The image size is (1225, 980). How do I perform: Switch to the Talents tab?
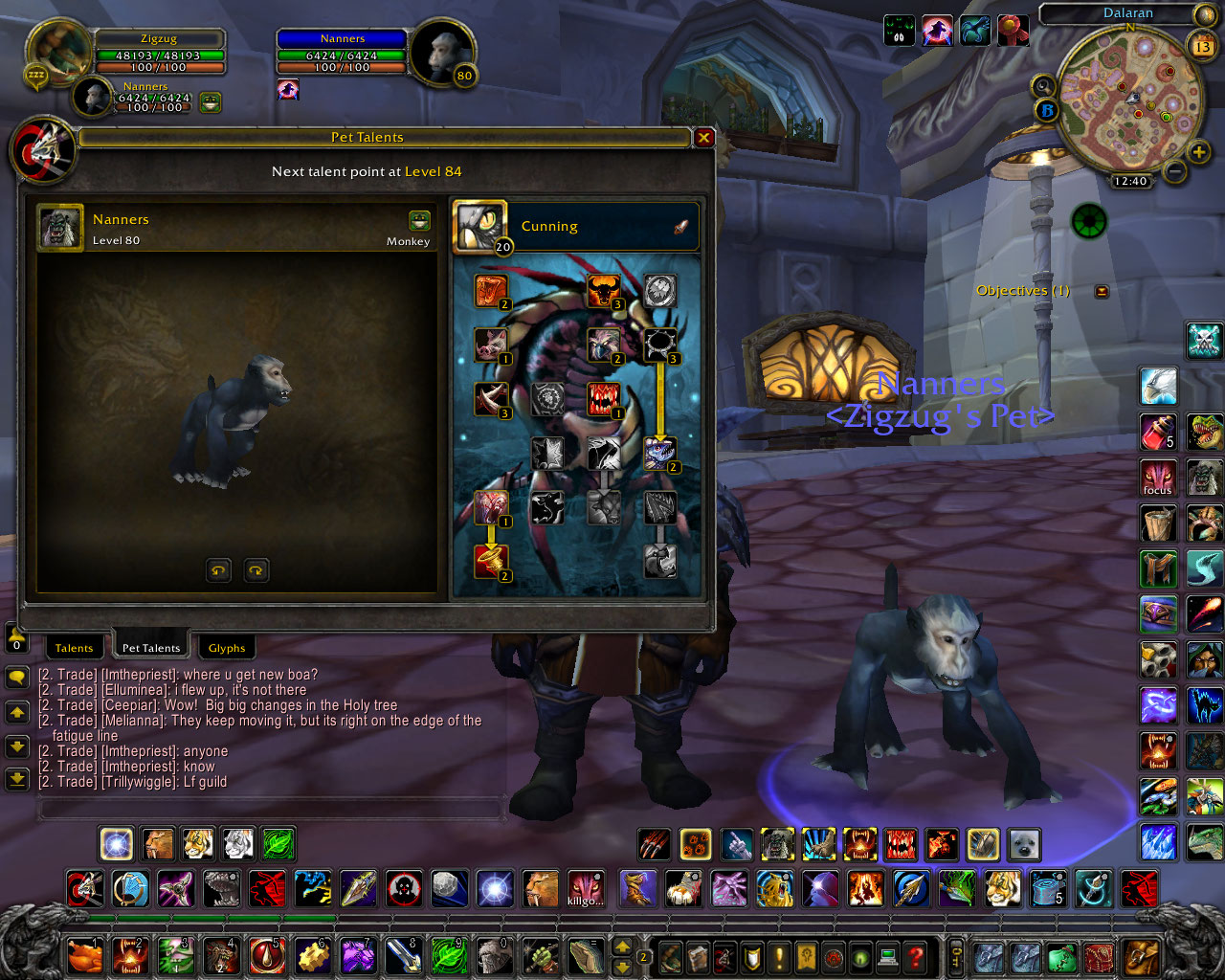[x=75, y=647]
